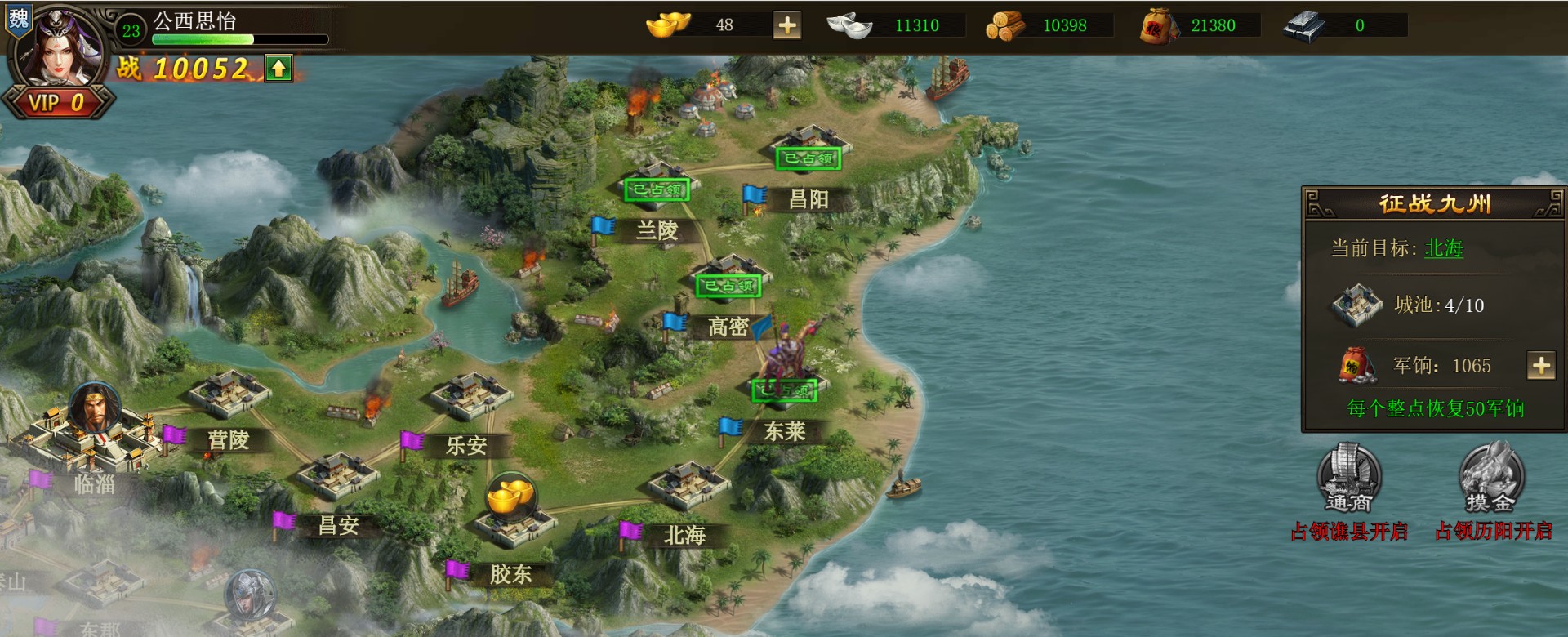Select the 北海 city on the map
Viewport: 1568px width, 637px height.
tap(688, 485)
